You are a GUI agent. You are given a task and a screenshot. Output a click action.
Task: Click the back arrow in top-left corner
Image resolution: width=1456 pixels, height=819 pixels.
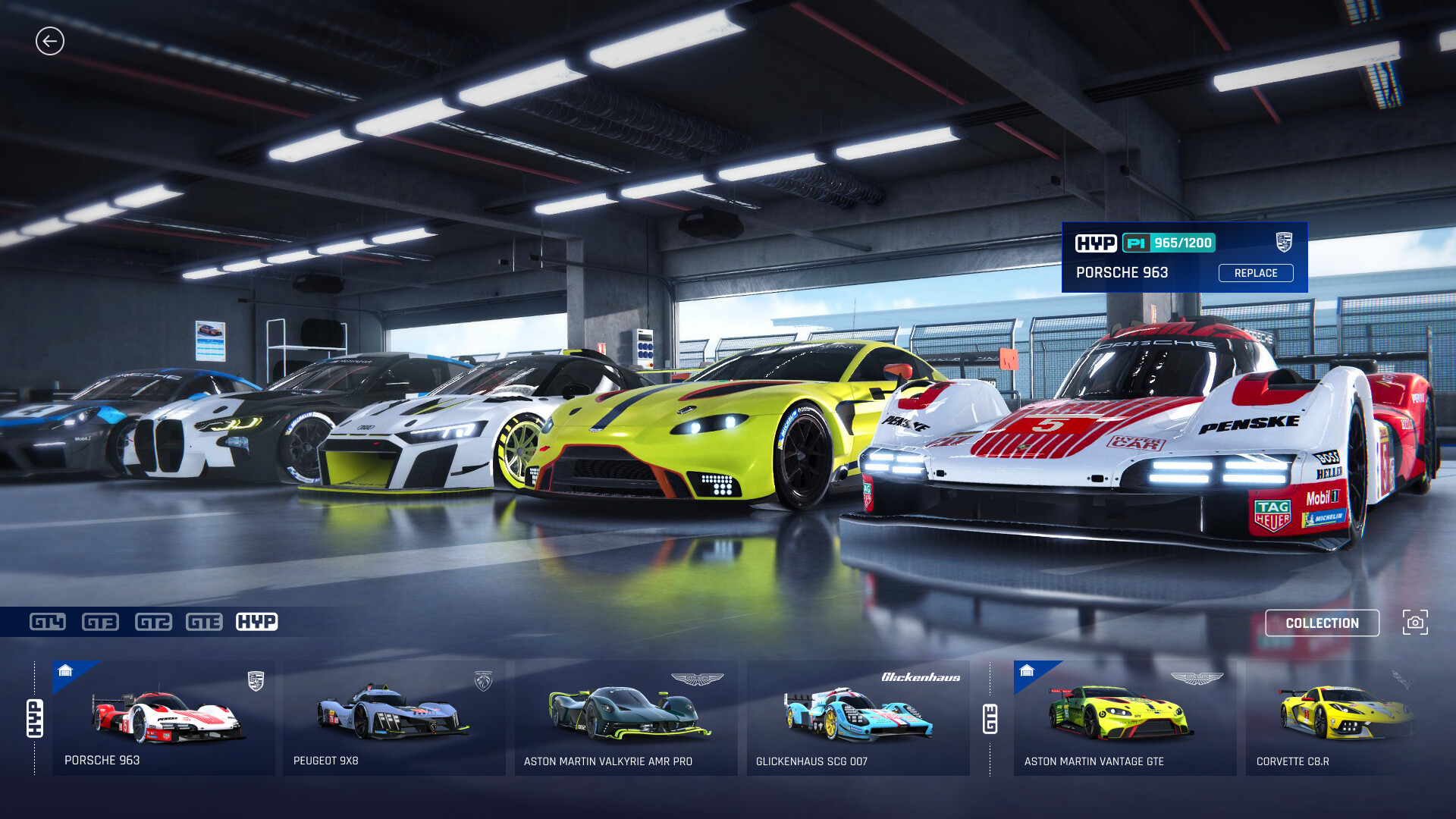(x=51, y=42)
